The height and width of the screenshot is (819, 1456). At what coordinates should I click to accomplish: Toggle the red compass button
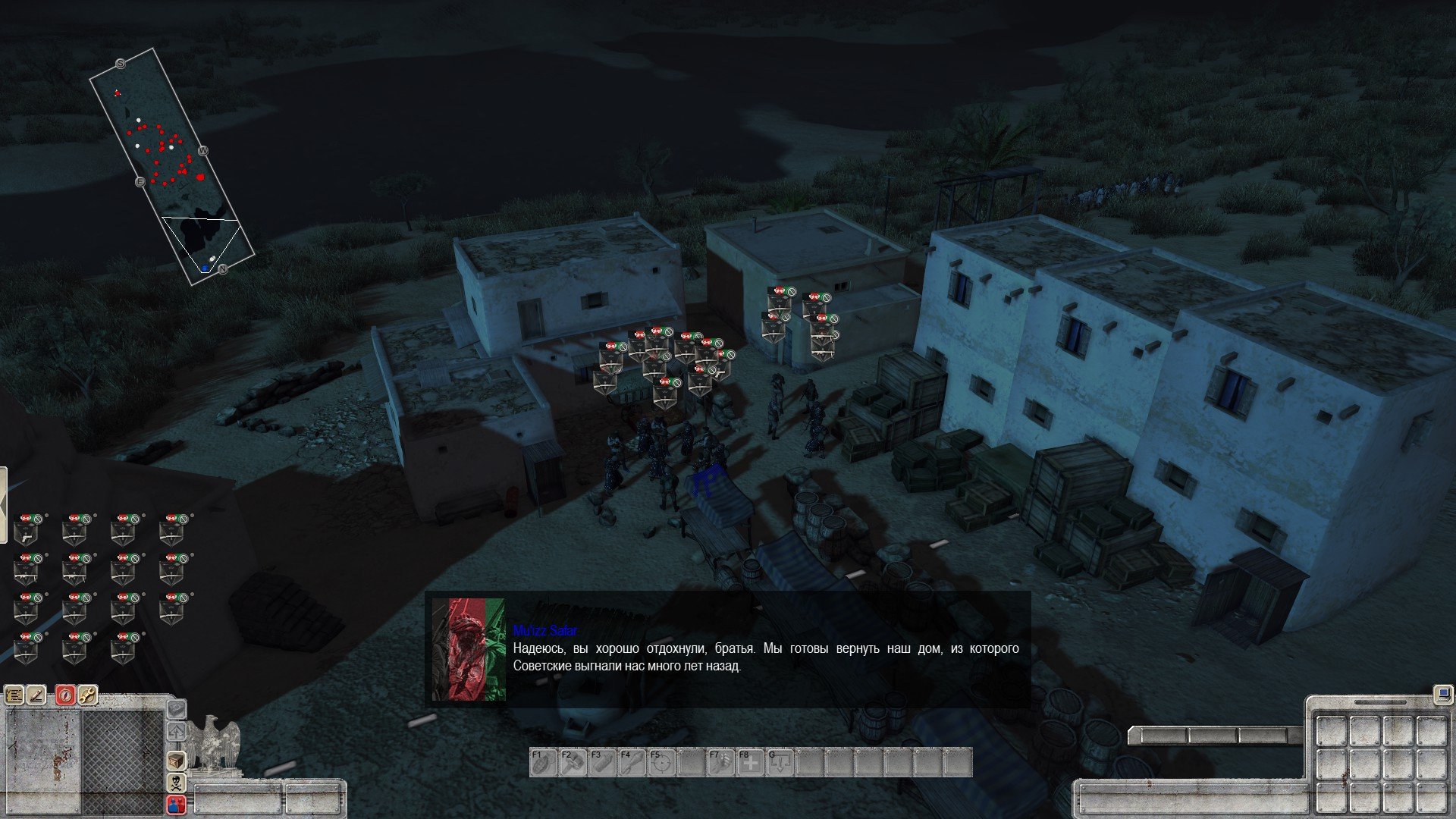pos(65,695)
